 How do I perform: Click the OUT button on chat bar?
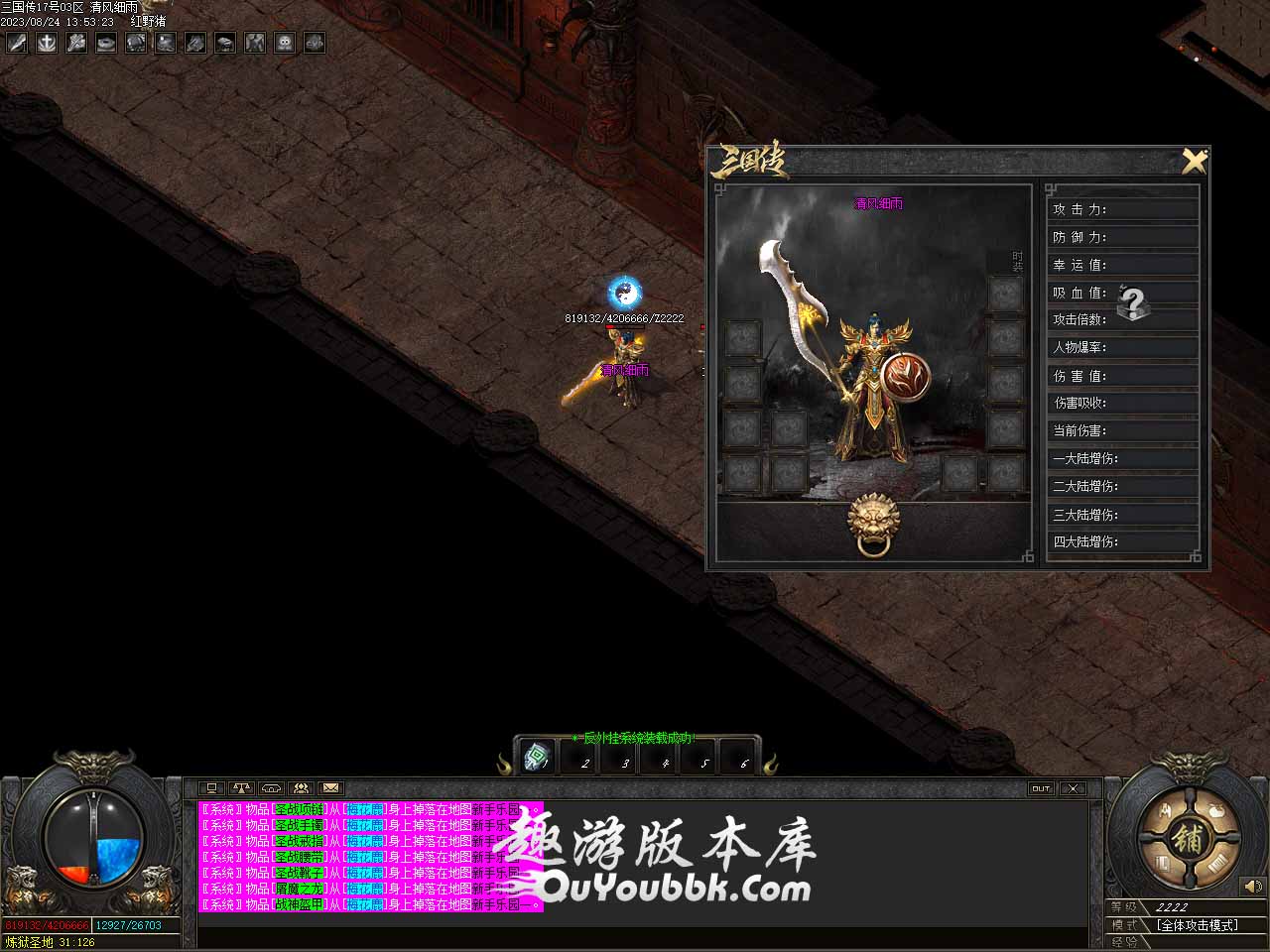coord(1040,788)
